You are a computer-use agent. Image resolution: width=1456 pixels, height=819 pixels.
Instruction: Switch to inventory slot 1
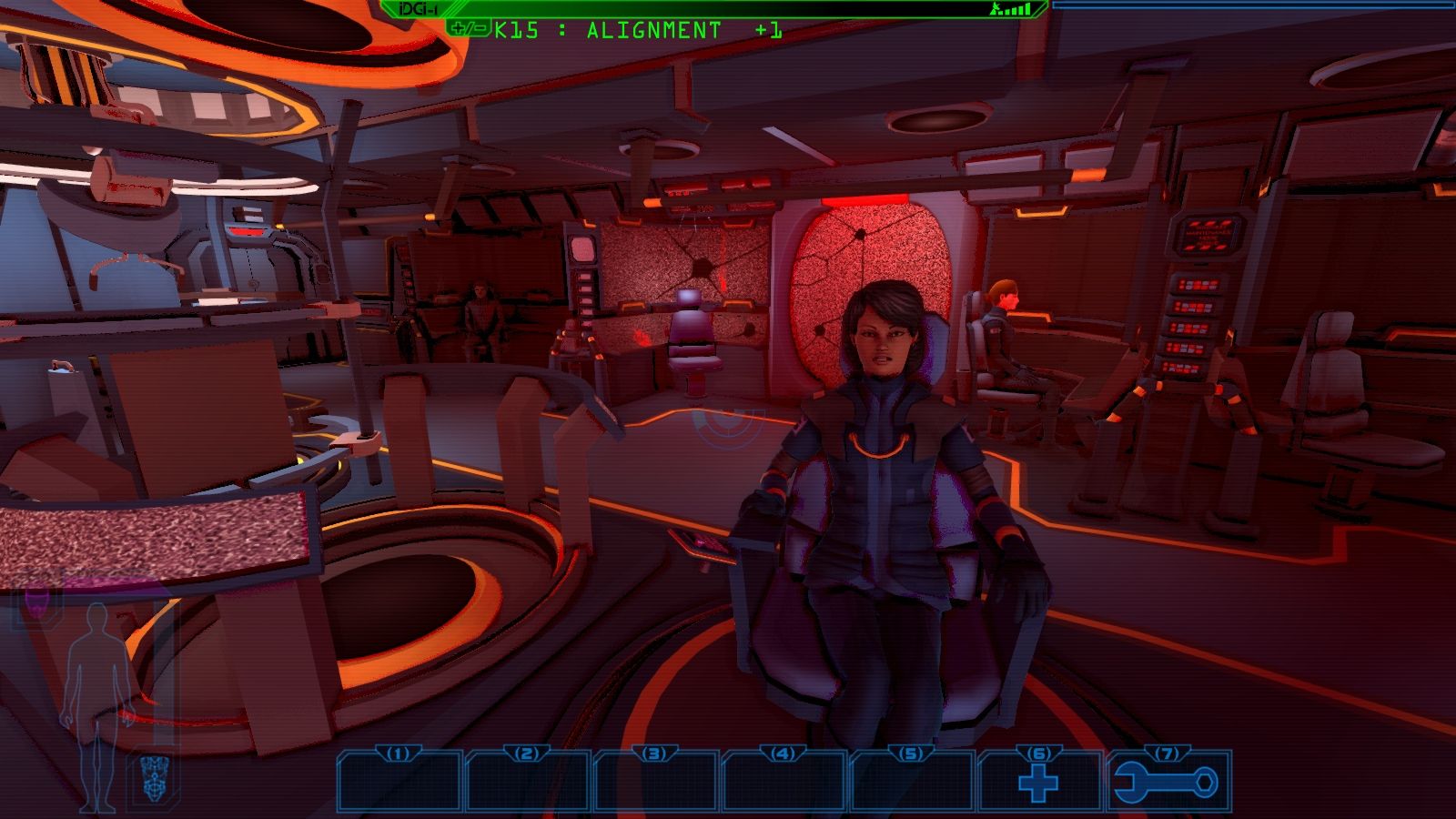click(x=401, y=783)
